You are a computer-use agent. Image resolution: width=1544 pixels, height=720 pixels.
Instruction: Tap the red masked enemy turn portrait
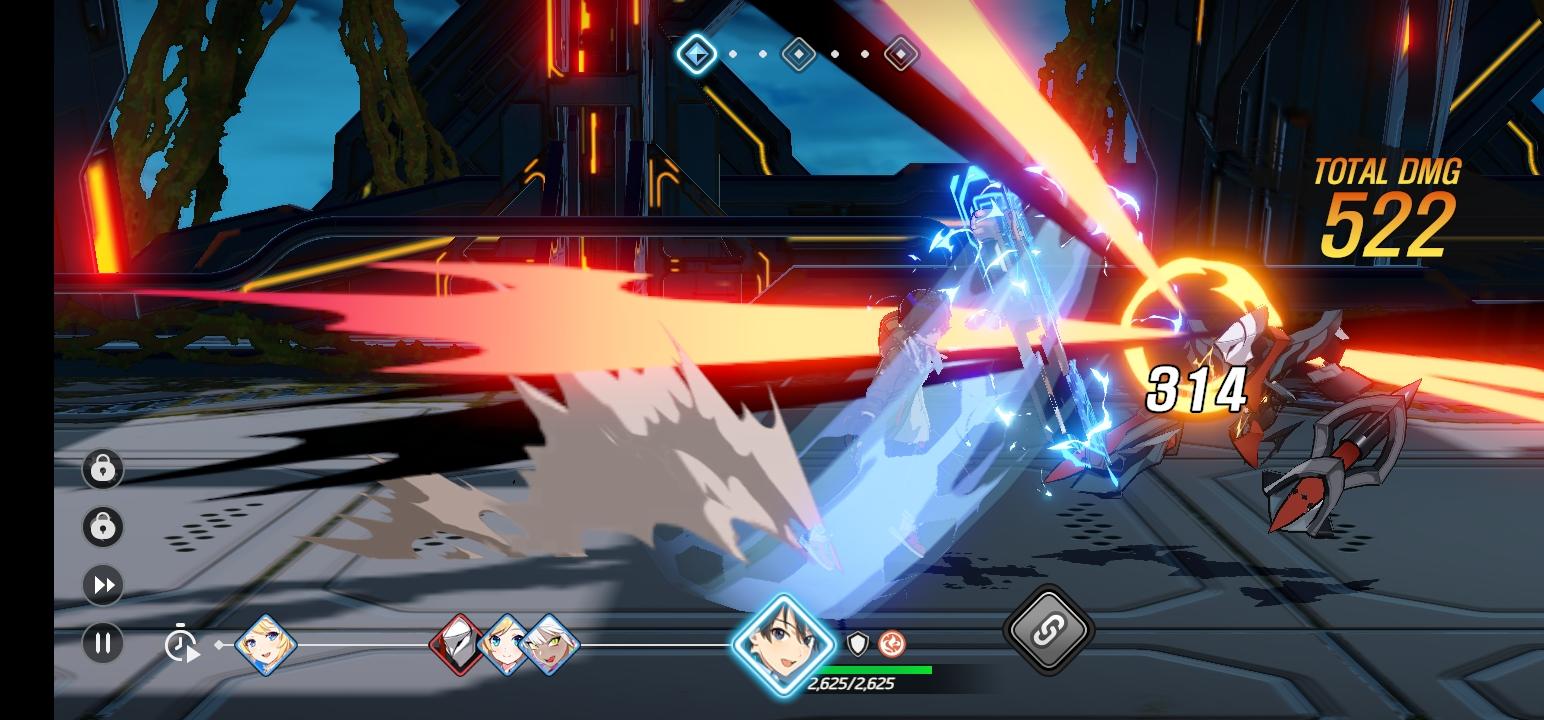(459, 643)
